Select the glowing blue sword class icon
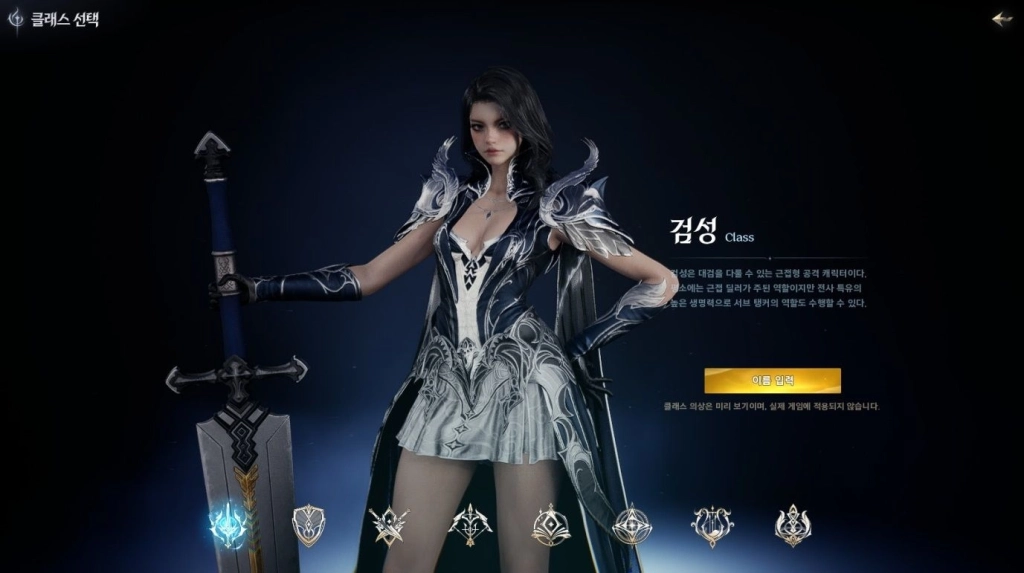Image resolution: width=1024 pixels, height=573 pixels. [228, 524]
